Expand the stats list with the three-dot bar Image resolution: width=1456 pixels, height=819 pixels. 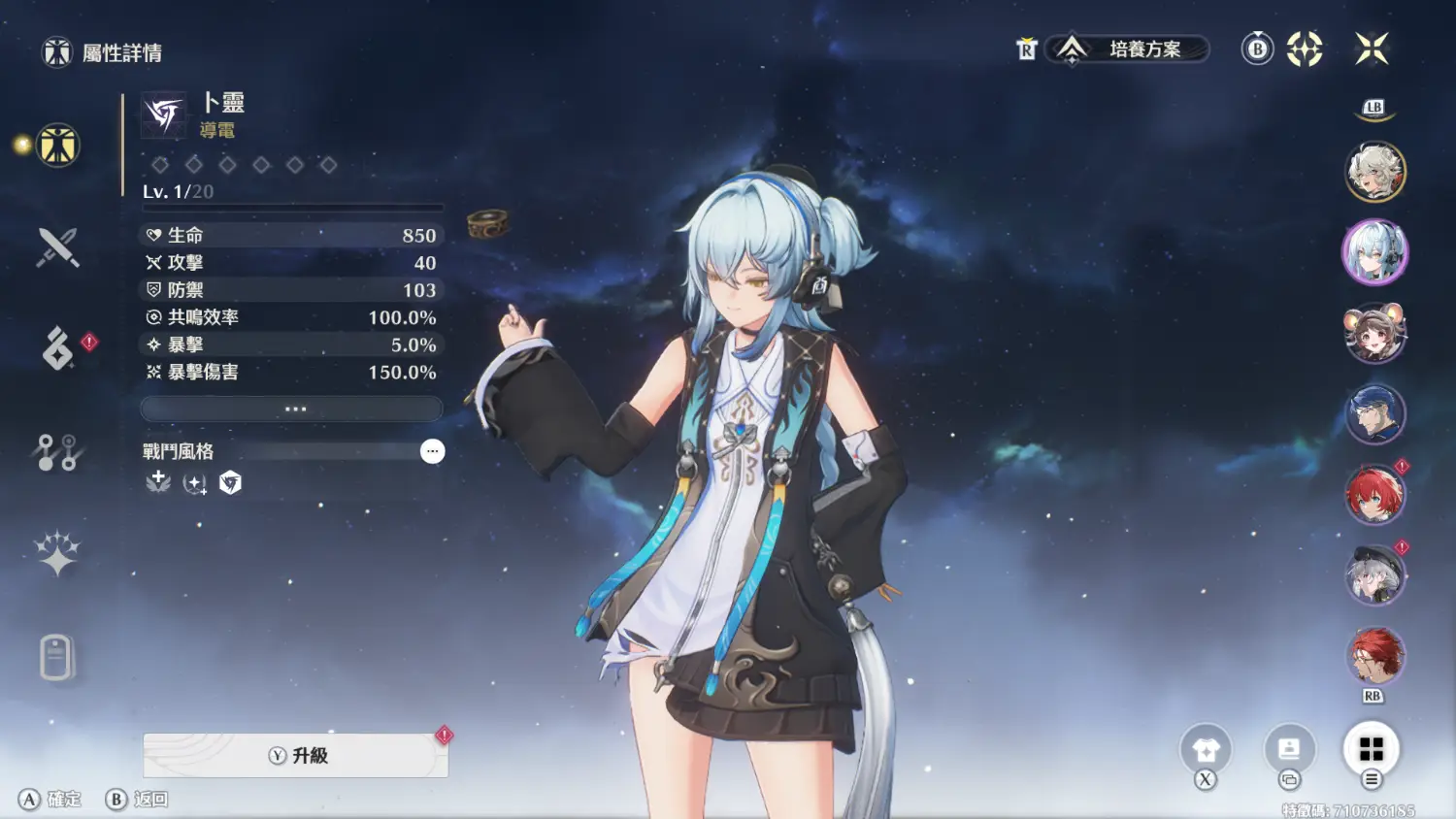(x=292, y=409)
